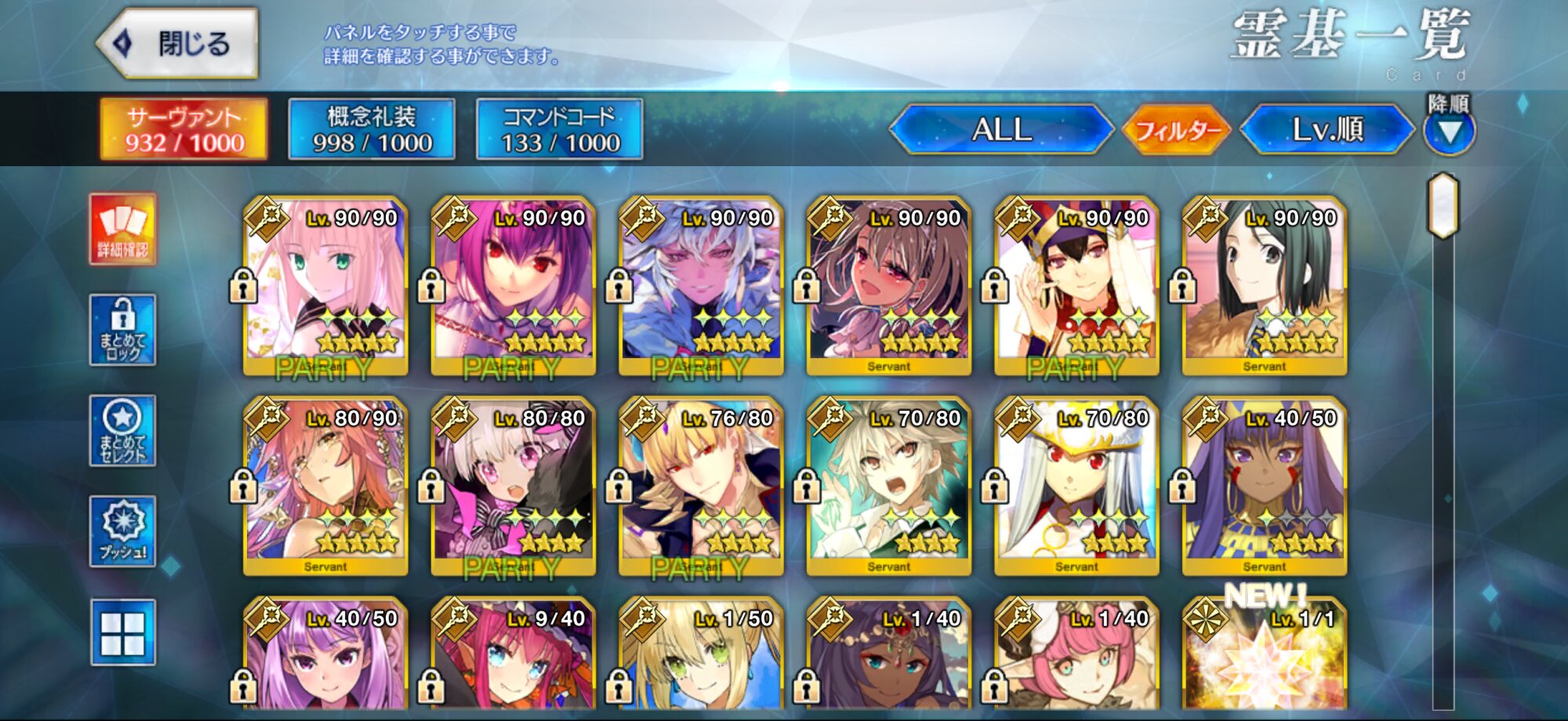Choose the まとめてロック bulk lock button
This screenshot has height=721, width=1568.
pyautogui.click(x=123, y=330)
